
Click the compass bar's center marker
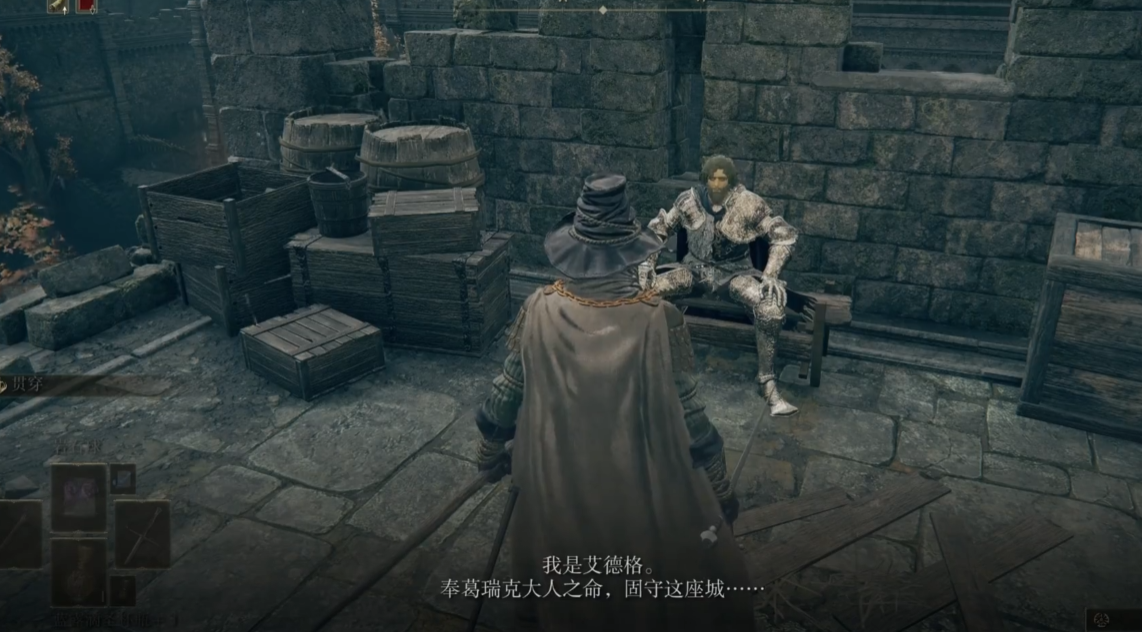[x=602, y=9]
